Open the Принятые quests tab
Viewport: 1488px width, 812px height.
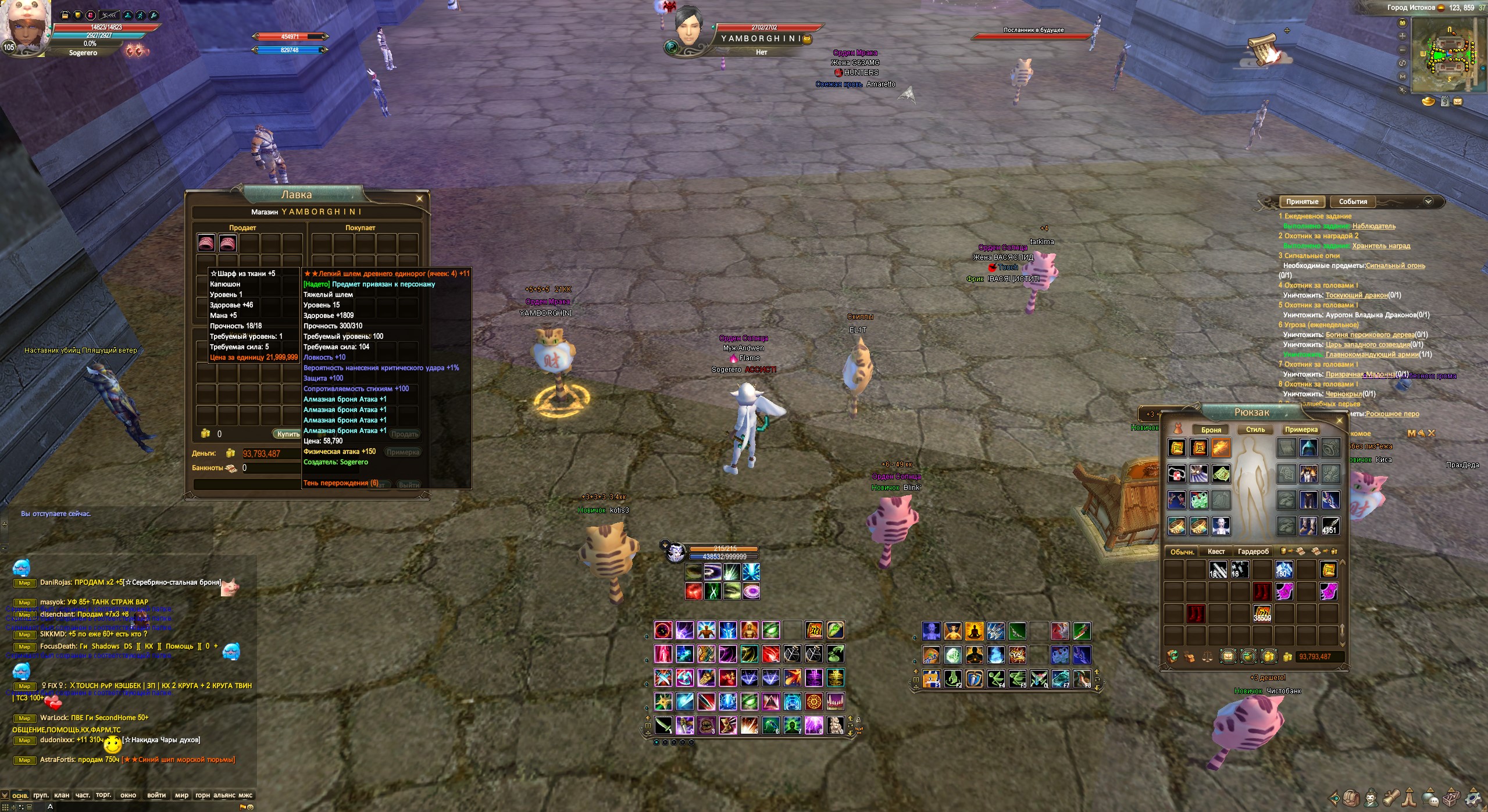pyautogui.click(x=1302, y=202)
